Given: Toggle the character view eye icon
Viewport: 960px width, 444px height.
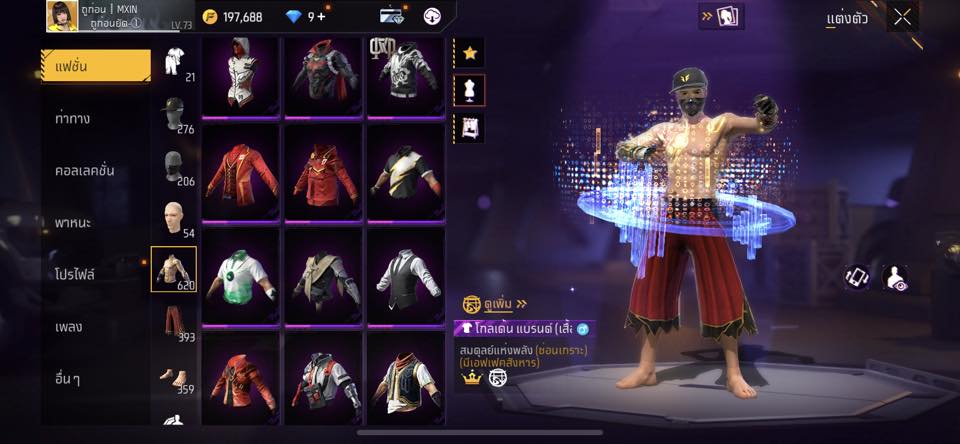Looking at the screenshot, I should [x=897, y=278].
